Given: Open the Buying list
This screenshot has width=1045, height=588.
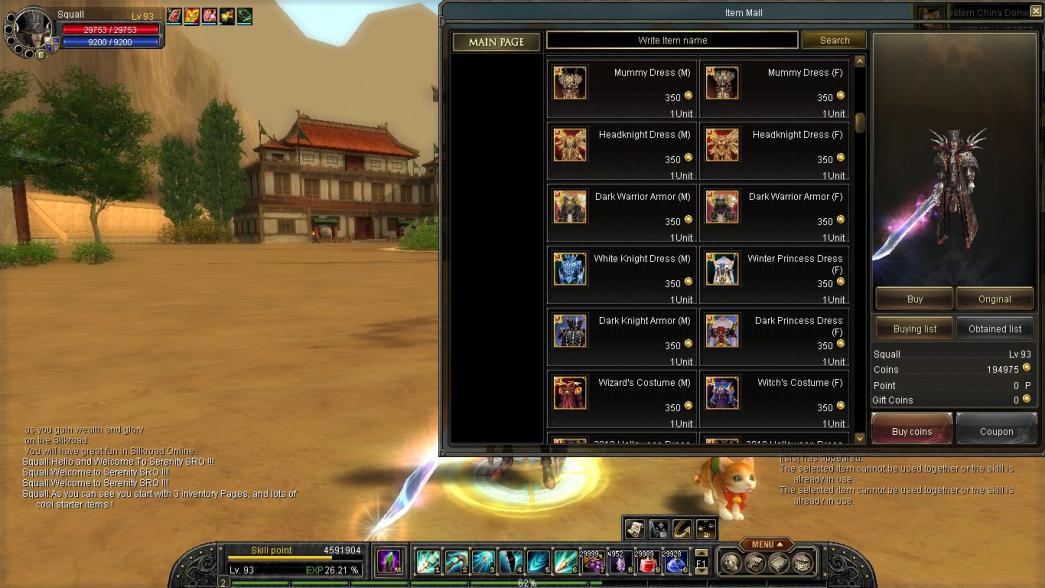Looking at the screenshot, I should tap(914, 329).
